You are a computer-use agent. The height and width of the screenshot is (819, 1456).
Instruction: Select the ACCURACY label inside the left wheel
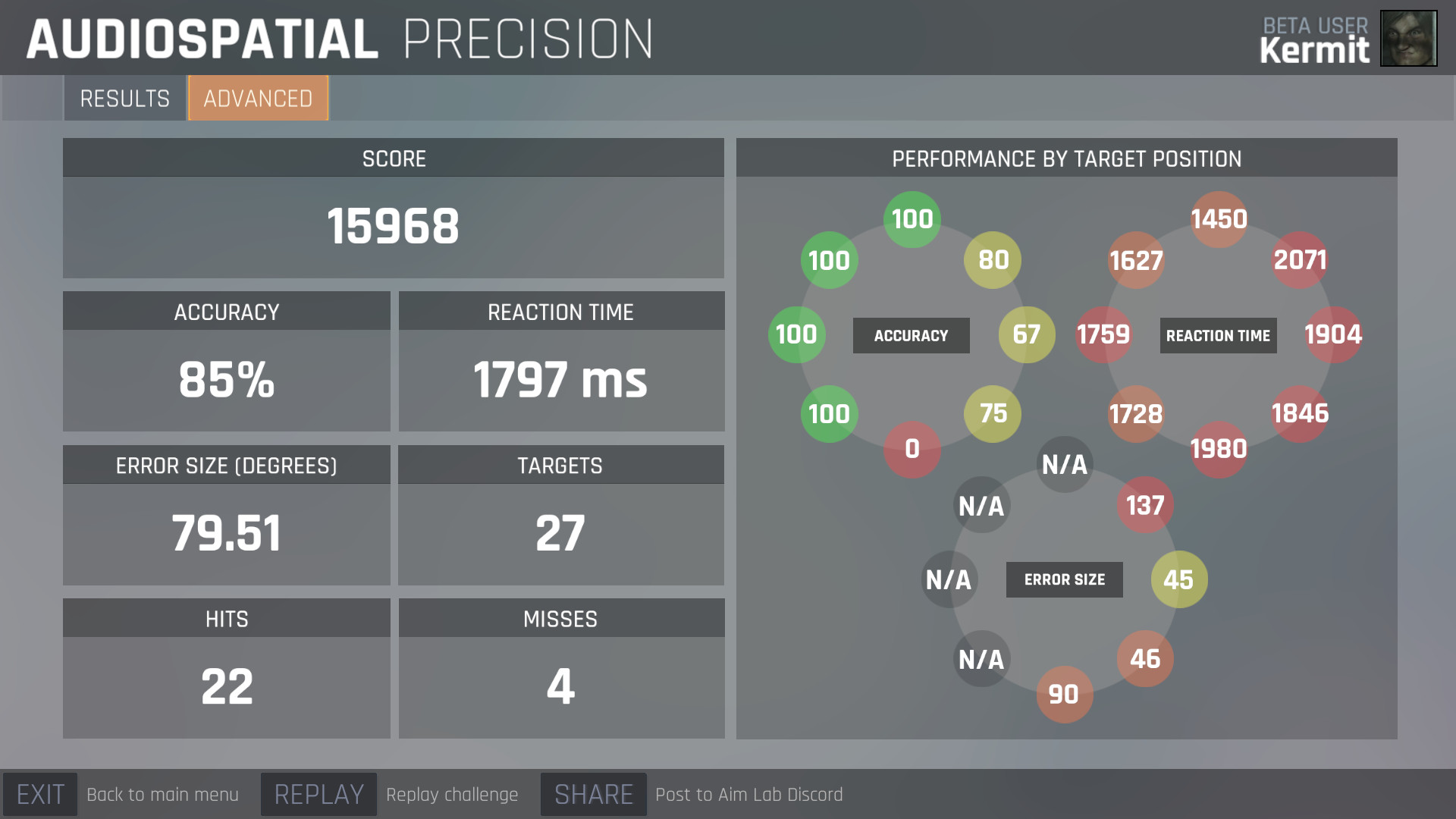pyautogui.click(x=911, y=334)
